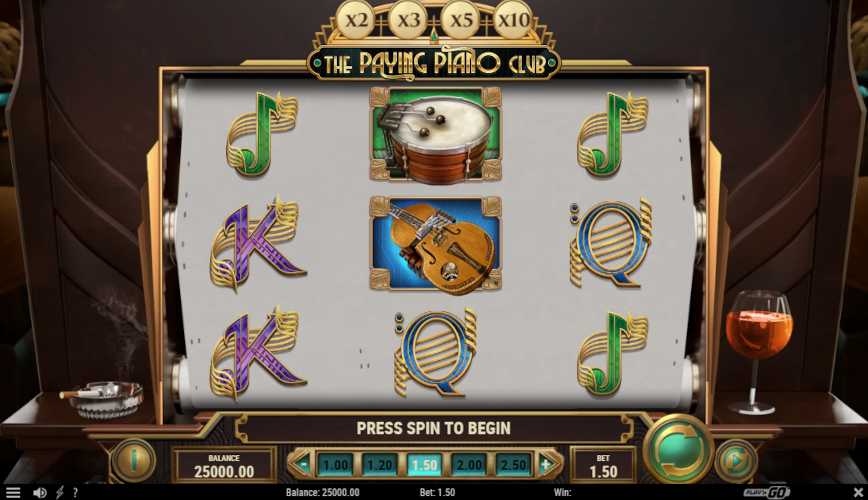Toggle the sound speaker icon

[x=40, y=492]
